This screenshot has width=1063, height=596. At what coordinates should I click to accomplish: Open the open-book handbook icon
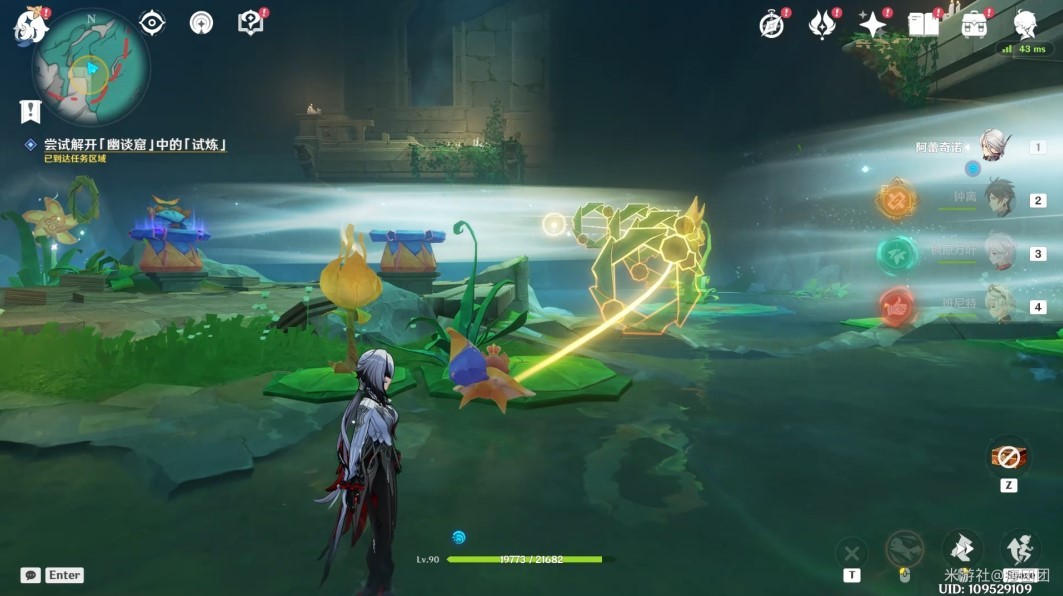923,25
